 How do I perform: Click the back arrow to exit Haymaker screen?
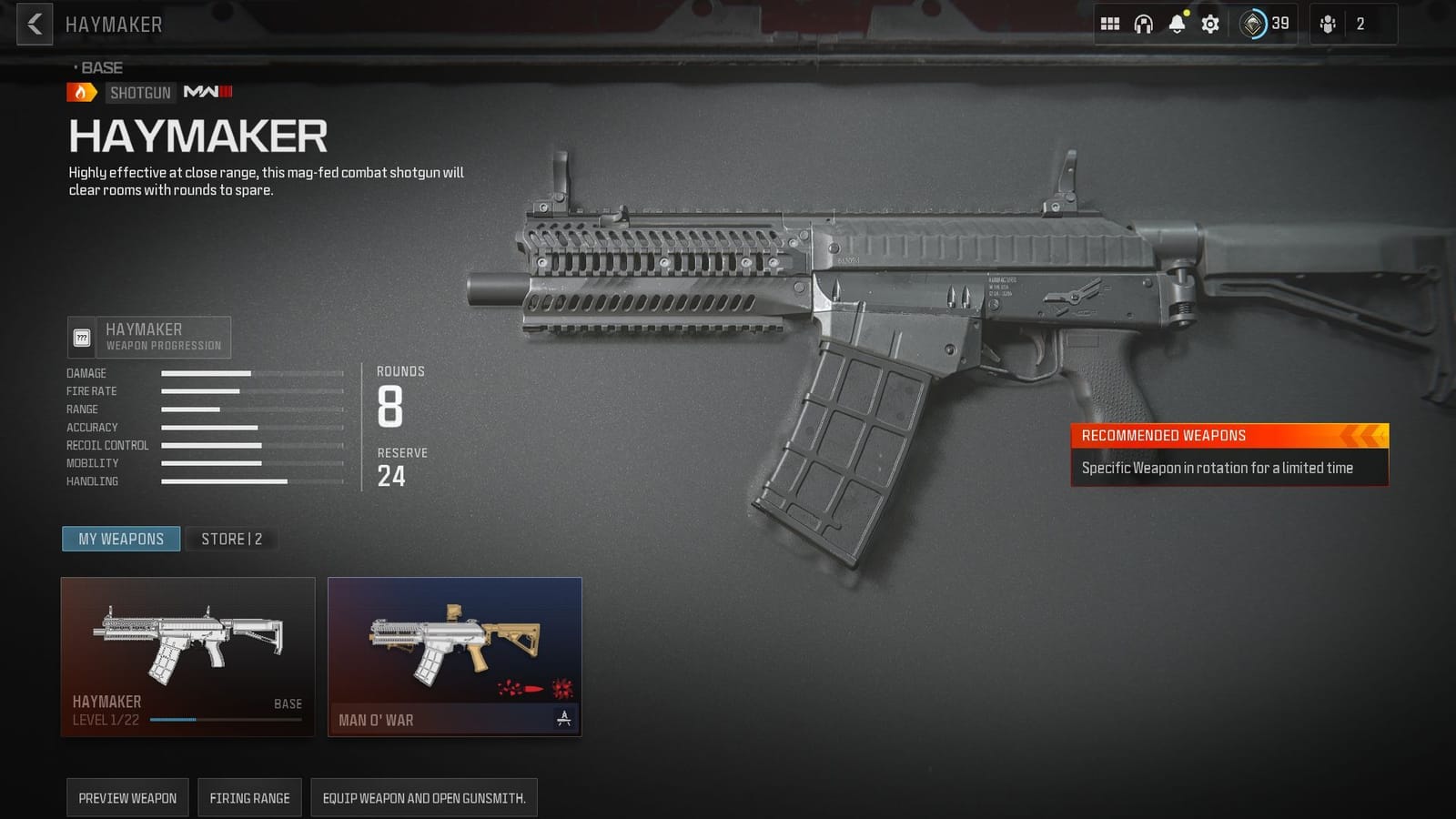coord(33,24)
